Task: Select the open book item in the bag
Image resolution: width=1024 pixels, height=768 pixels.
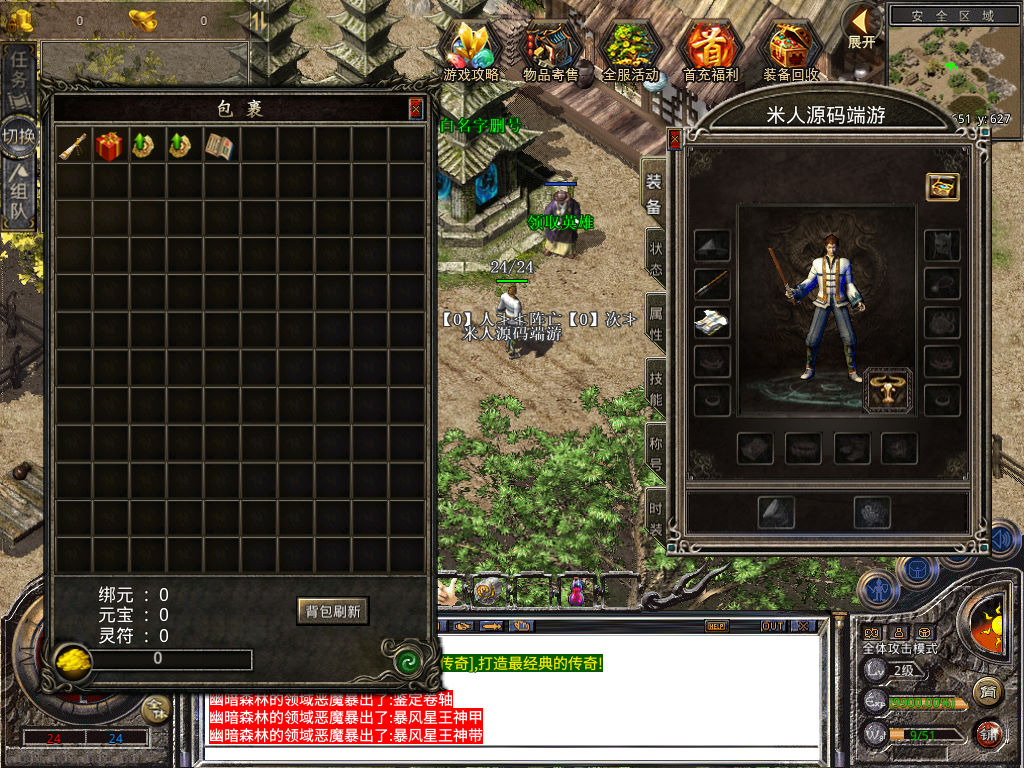Action: tap(220, 146)
